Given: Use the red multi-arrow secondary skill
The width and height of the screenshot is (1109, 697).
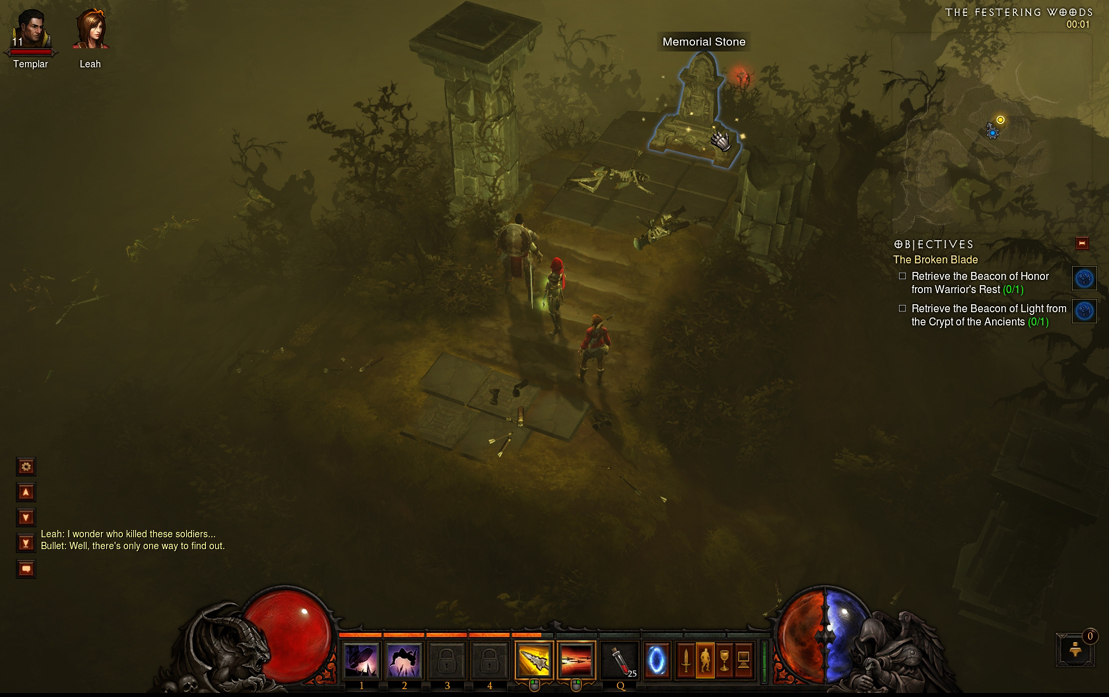Looking at the screenshot, I should point(576,661).
